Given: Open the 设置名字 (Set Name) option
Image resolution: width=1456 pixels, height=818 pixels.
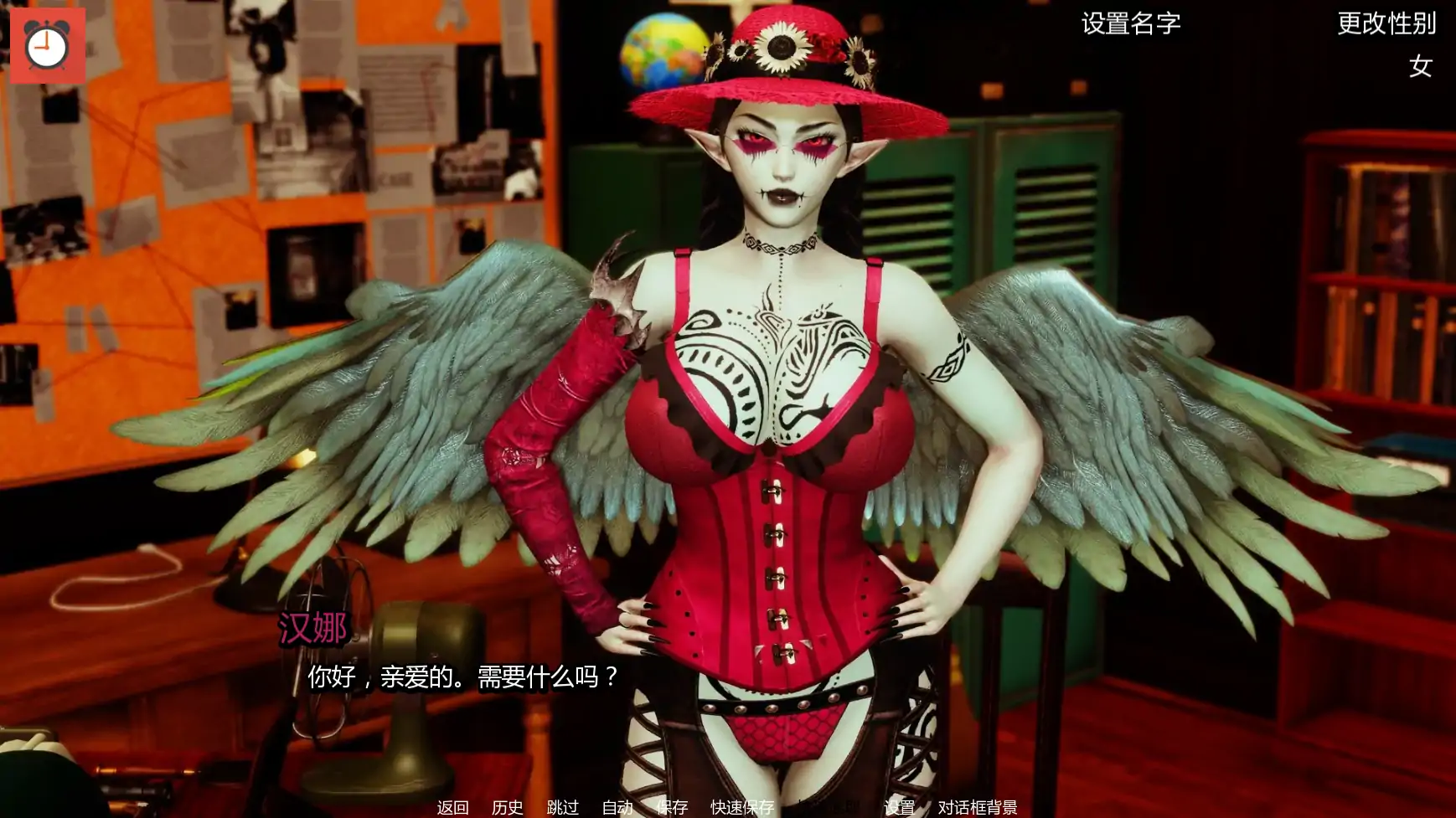Looking at the screenshot, I should 1130,26.
